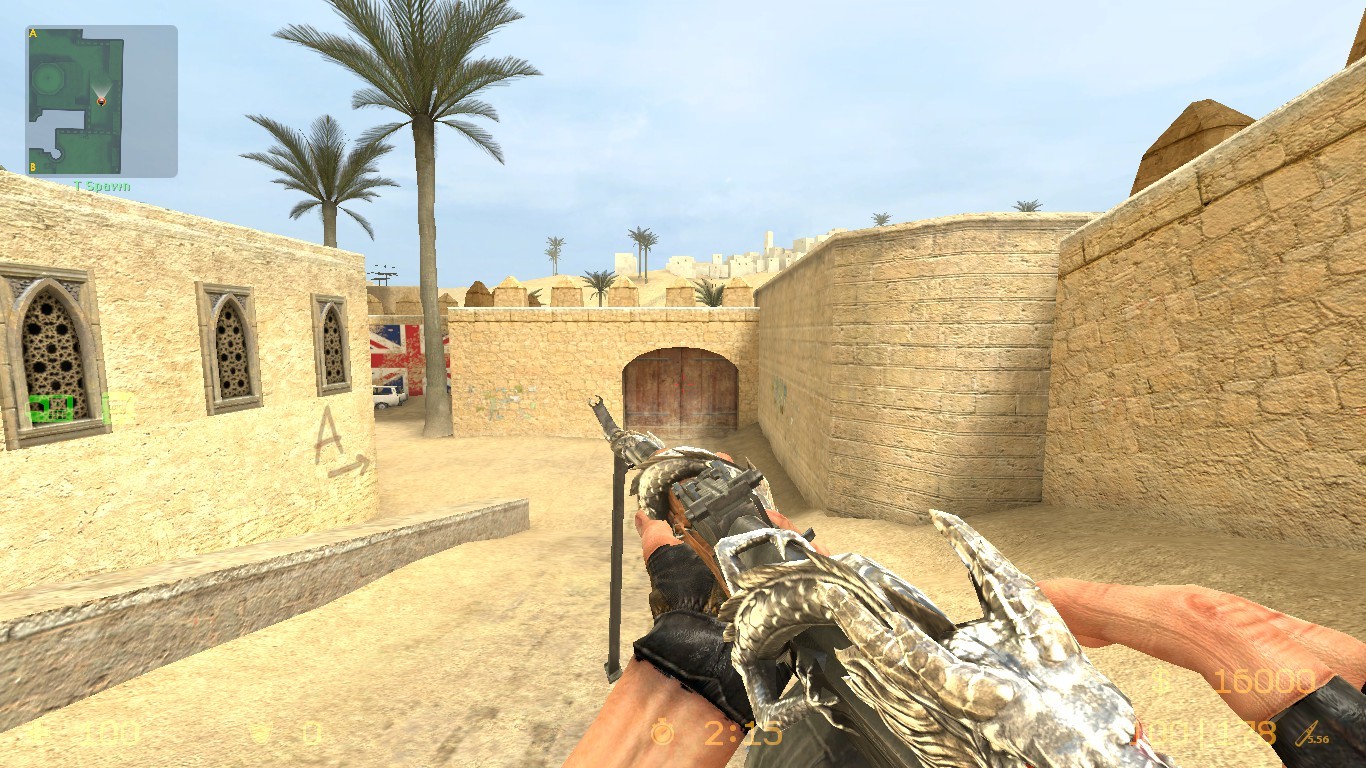Image resolution: width=1366 pixels, height=768 pixels.
Task: Click the bombsite B marker on the radar
Action: click(x=33, y=167)
